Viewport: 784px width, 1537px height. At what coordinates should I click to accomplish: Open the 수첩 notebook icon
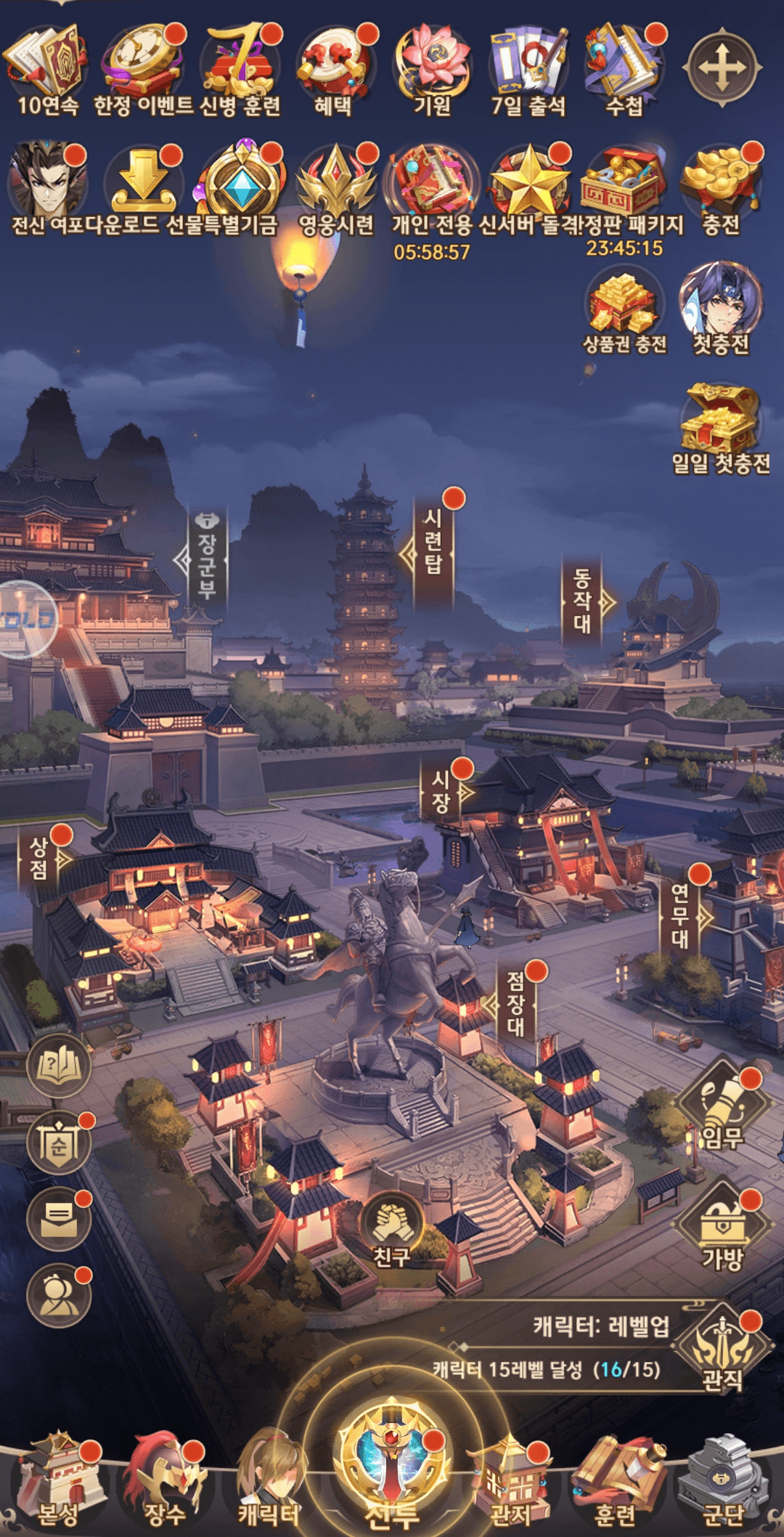624,67
